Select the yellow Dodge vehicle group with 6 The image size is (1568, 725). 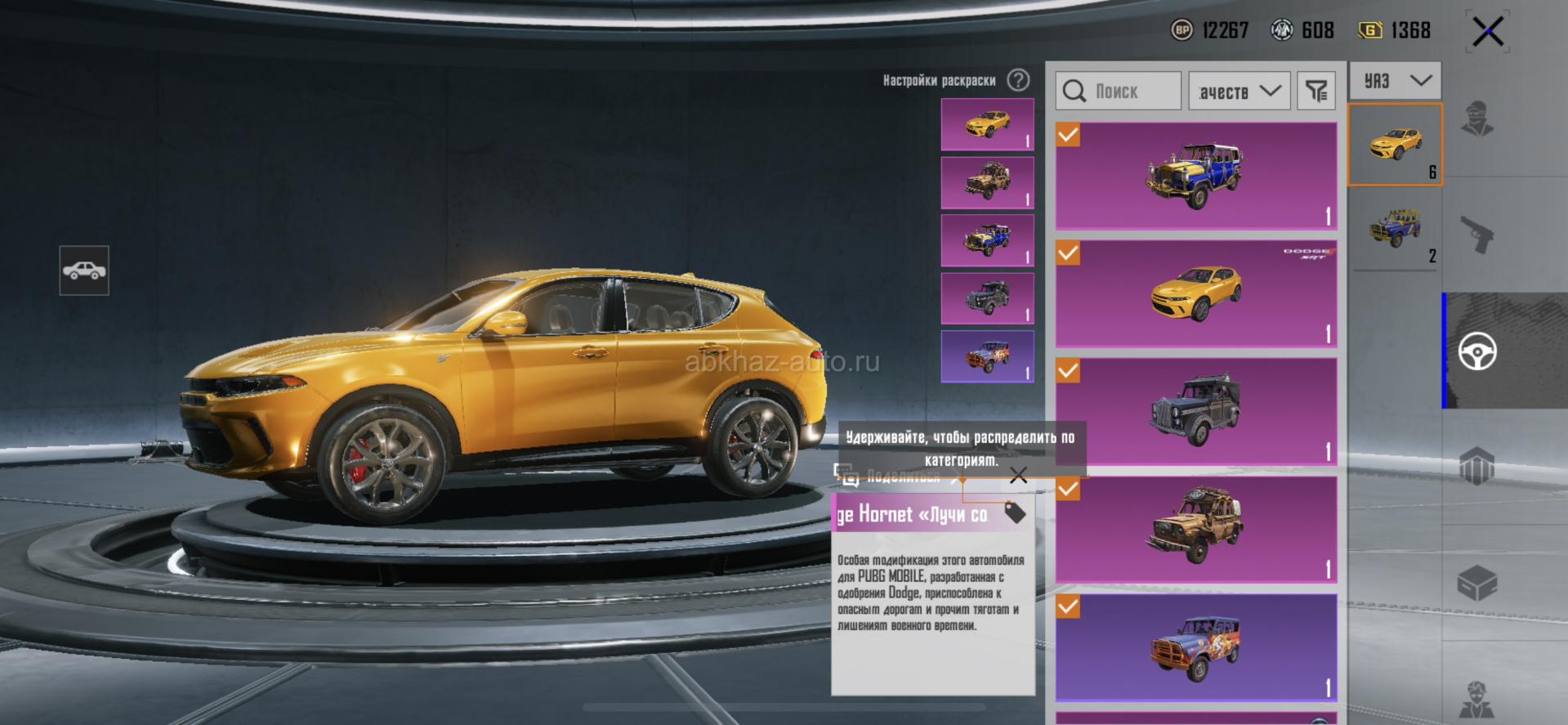point(1396,145)
